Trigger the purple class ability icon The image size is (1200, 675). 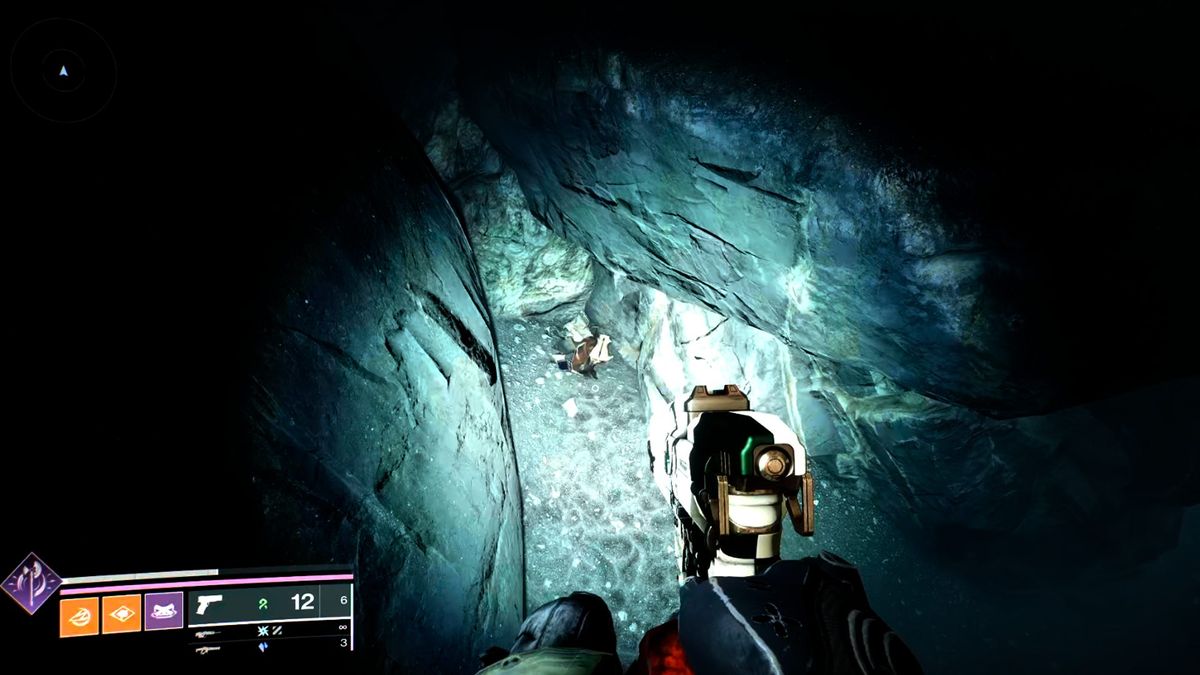point(163,611)
